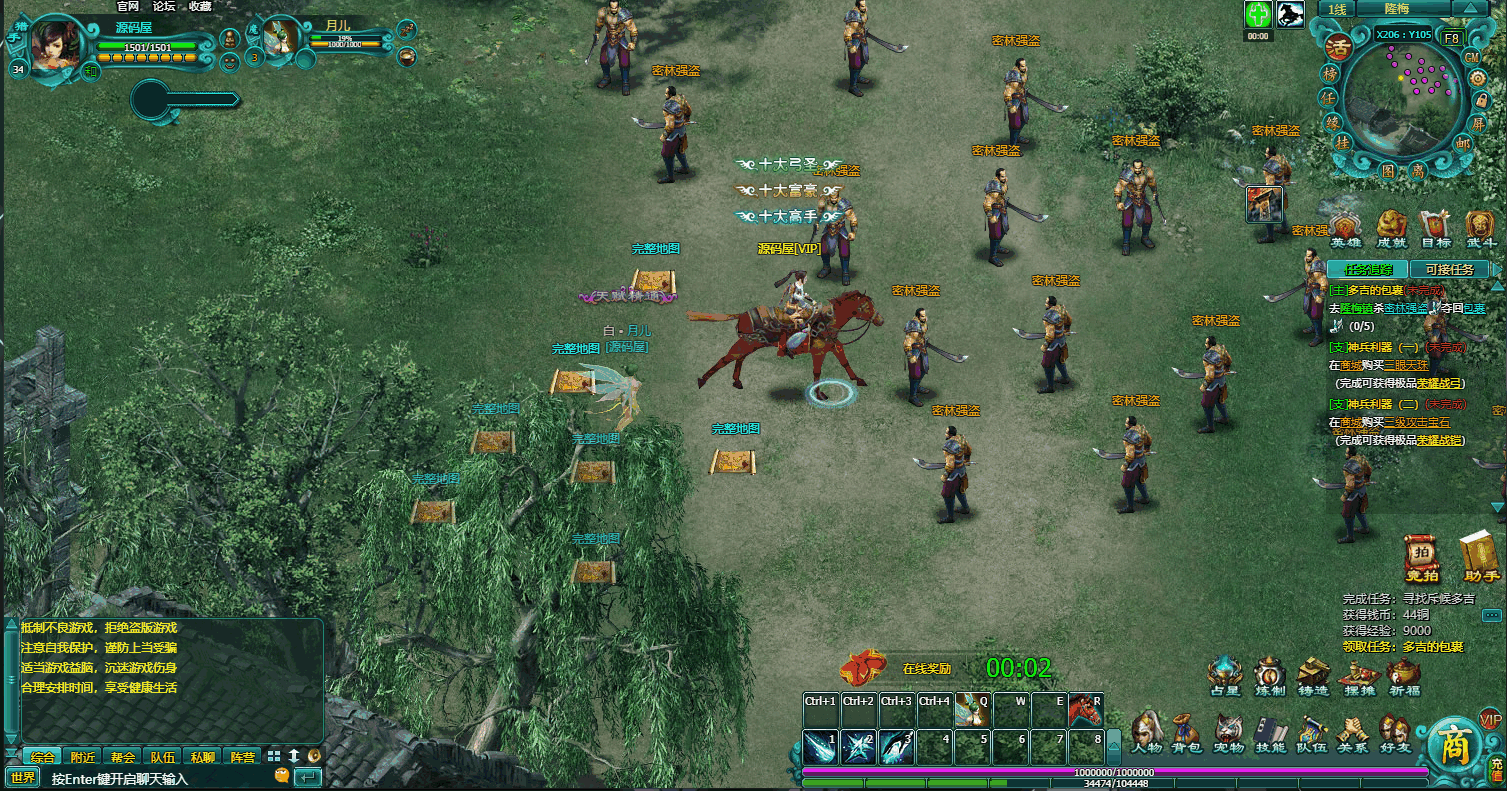The height and width of the screenshot is (791, 1507).
Task: Claim the 在线奖励 online reward
Action: pyautogui.click(x=866, y=666)
